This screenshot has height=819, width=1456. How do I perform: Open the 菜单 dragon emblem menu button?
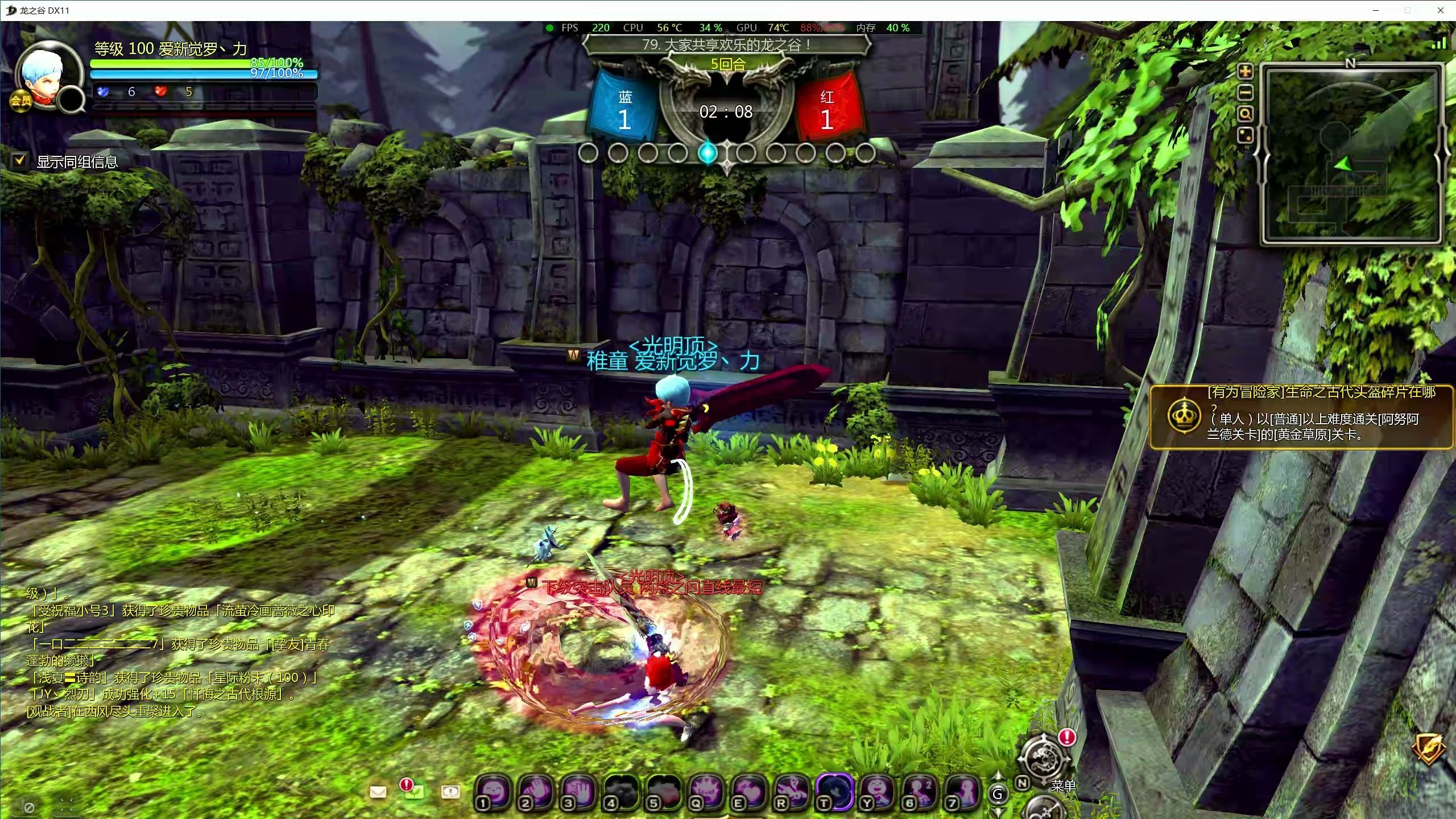pyautogui.click(x=1044, y=758)
